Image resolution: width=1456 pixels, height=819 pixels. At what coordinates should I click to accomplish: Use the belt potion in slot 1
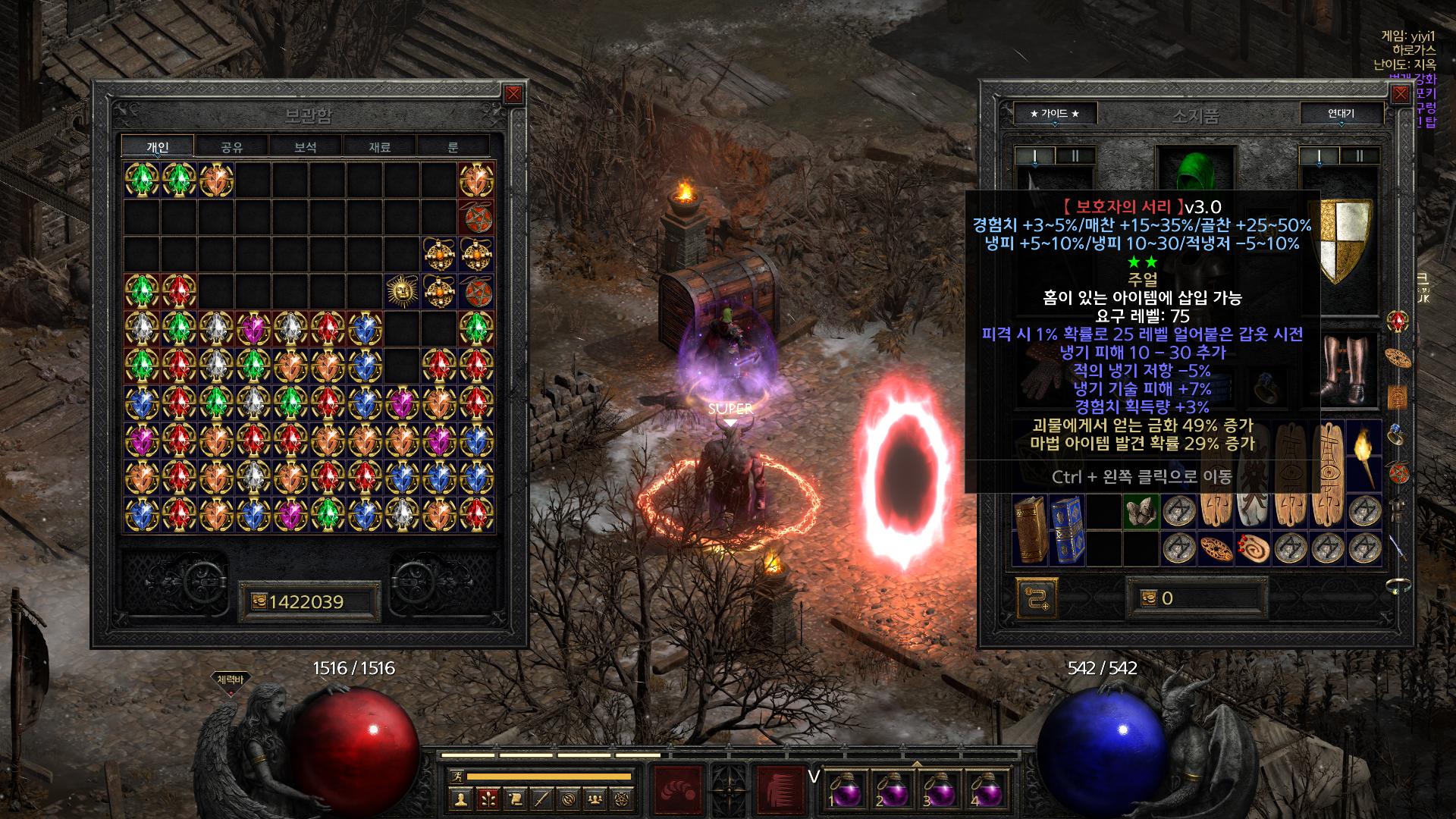[845, 789]
